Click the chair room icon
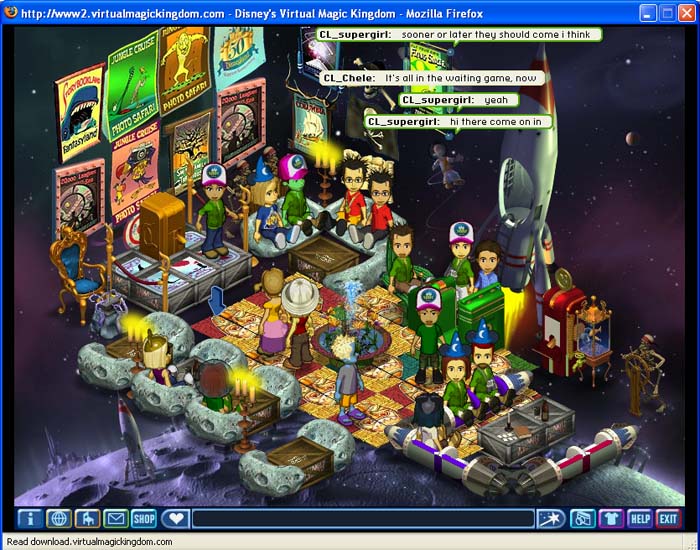The height and width of the screenshot is (550, 700). point(87,518)
